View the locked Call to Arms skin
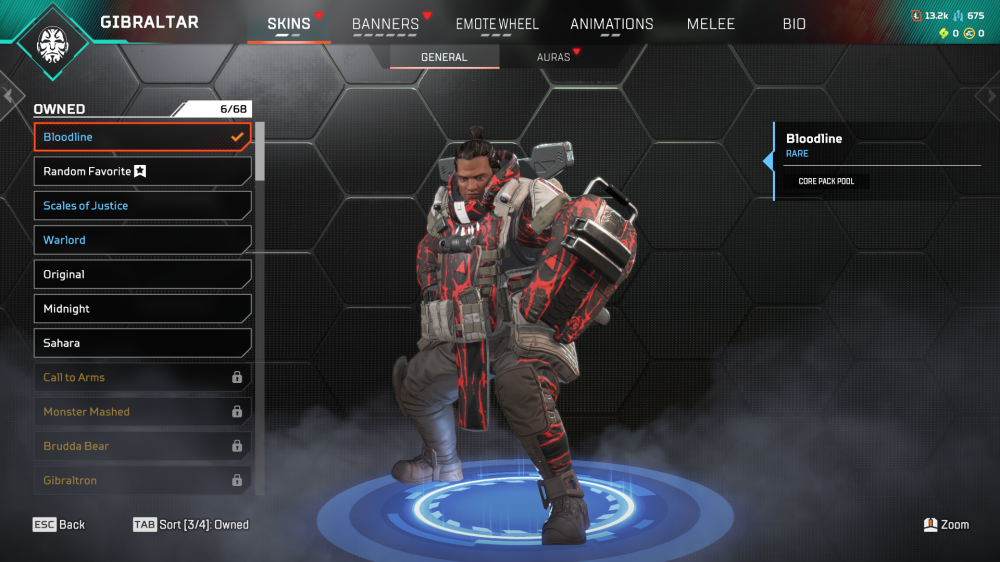The height and width of the screenshot is (562, 1000). tap(142, 377)
